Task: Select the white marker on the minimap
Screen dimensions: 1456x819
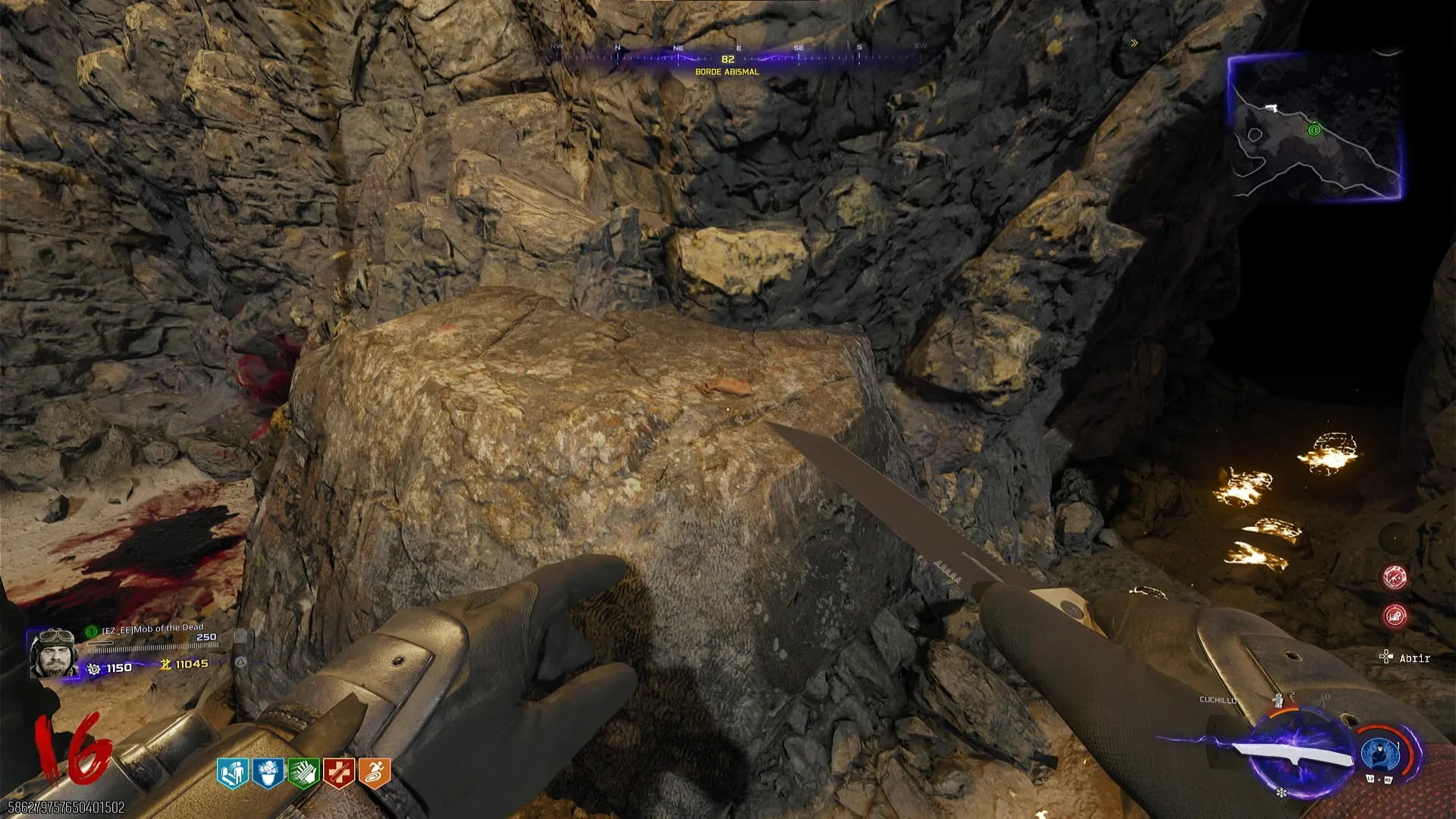Action: (x=1271, y=108)
